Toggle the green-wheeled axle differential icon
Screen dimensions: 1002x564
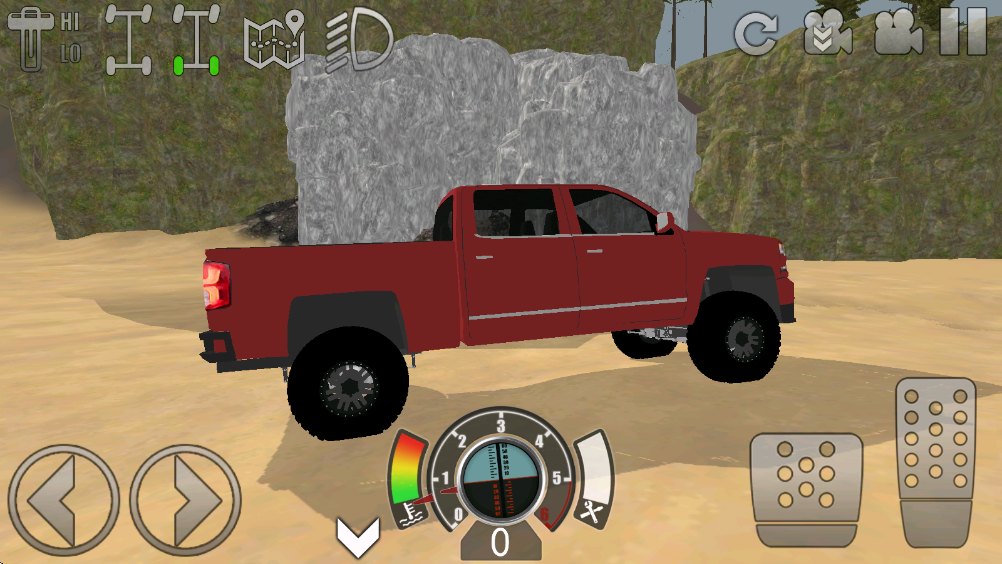[196, 40]
